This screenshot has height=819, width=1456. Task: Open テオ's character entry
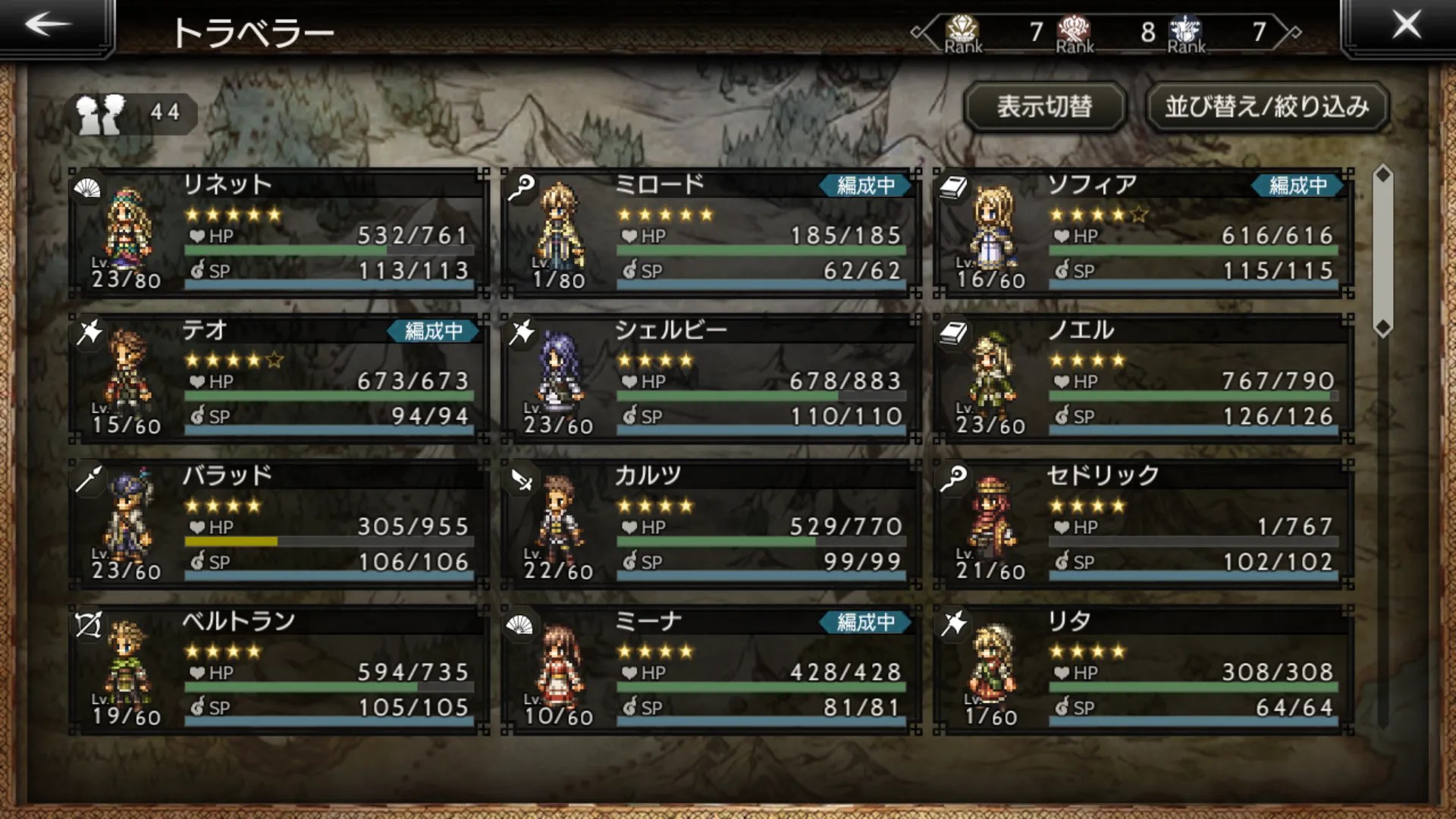(278, 379)
